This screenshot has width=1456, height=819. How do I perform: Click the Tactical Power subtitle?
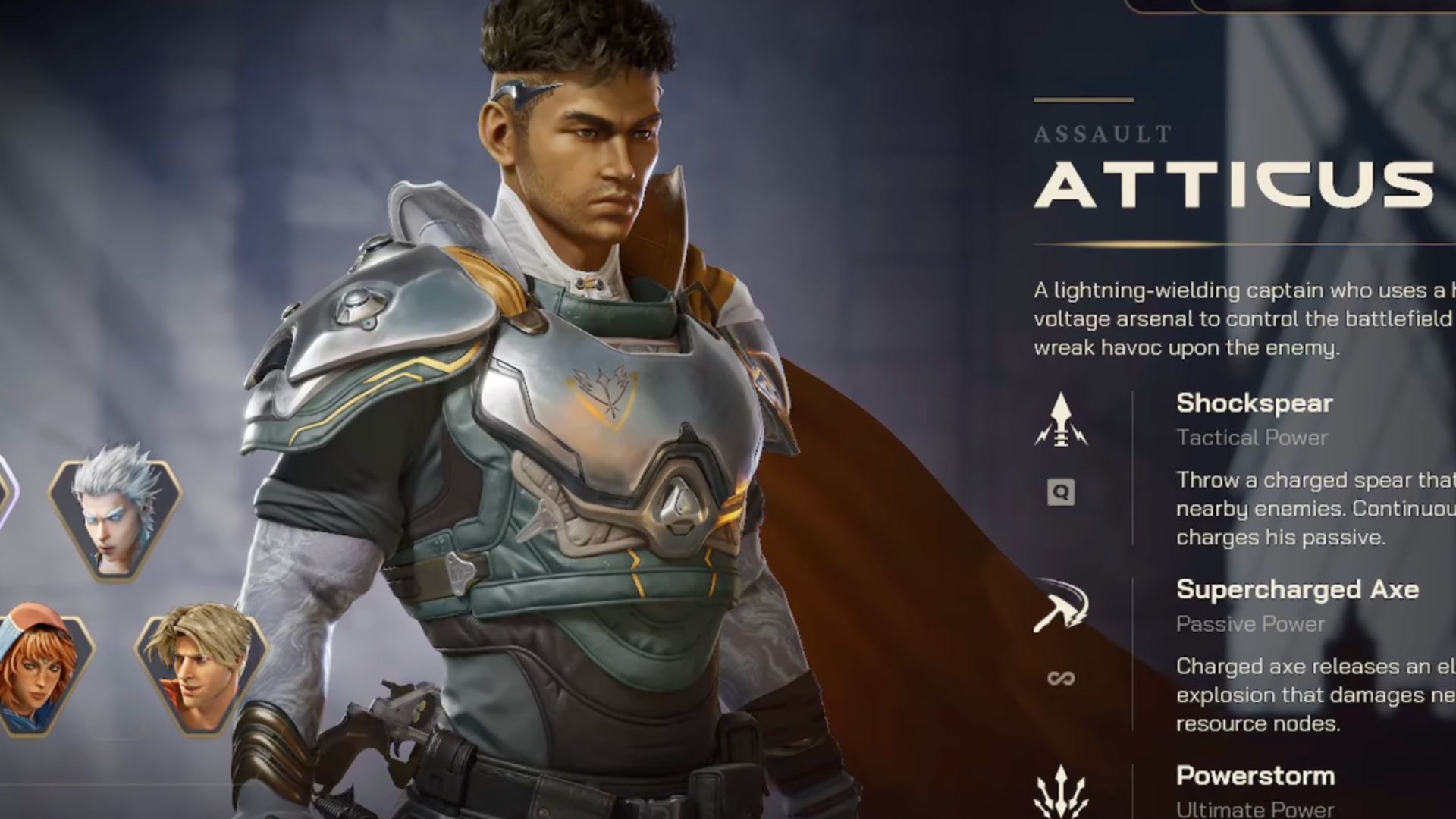coord(1251,438)
